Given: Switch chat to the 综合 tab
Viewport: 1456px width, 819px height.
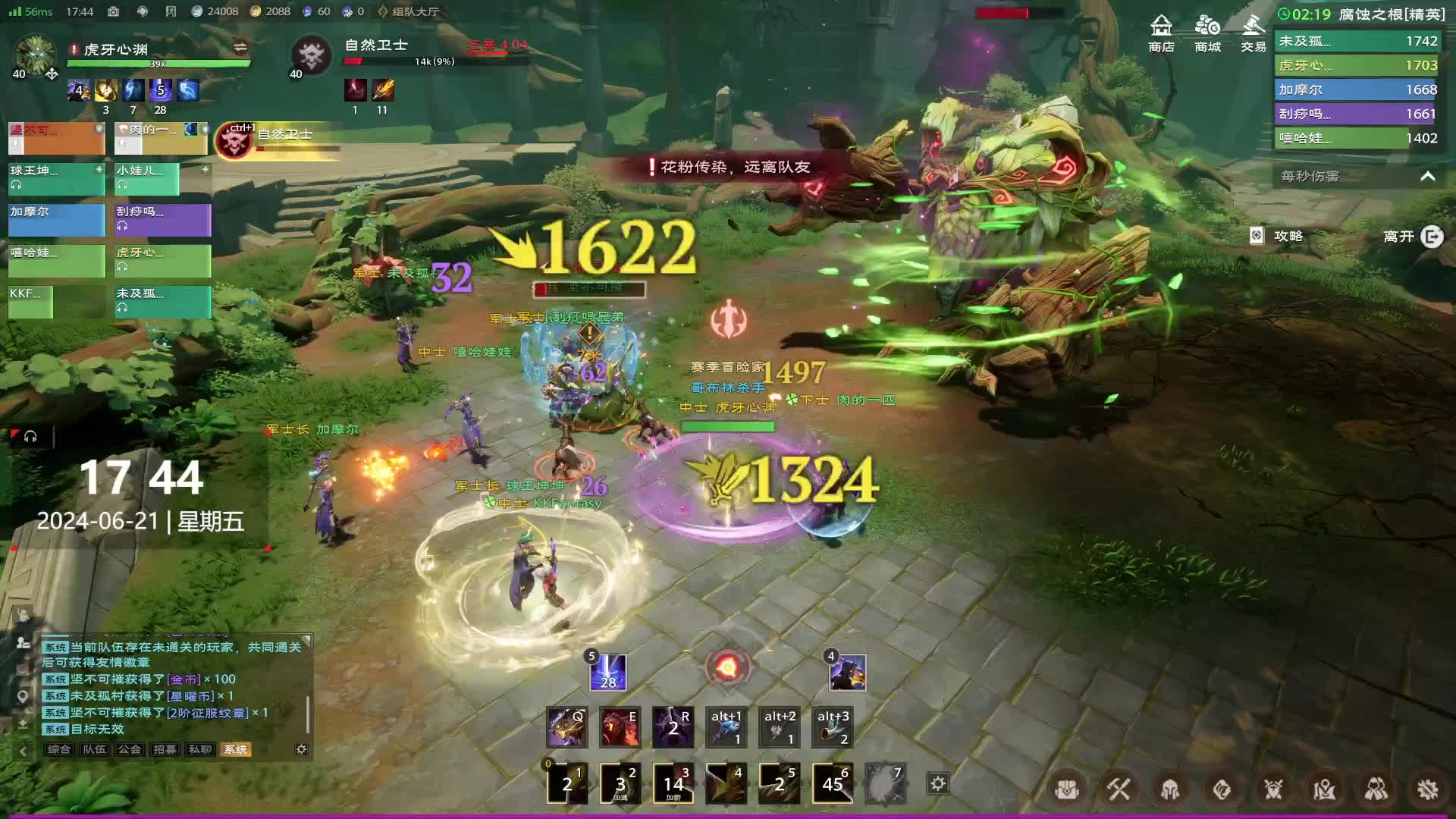Looking at the screenshot, I should pyautogui.click(x=58, y=749).
